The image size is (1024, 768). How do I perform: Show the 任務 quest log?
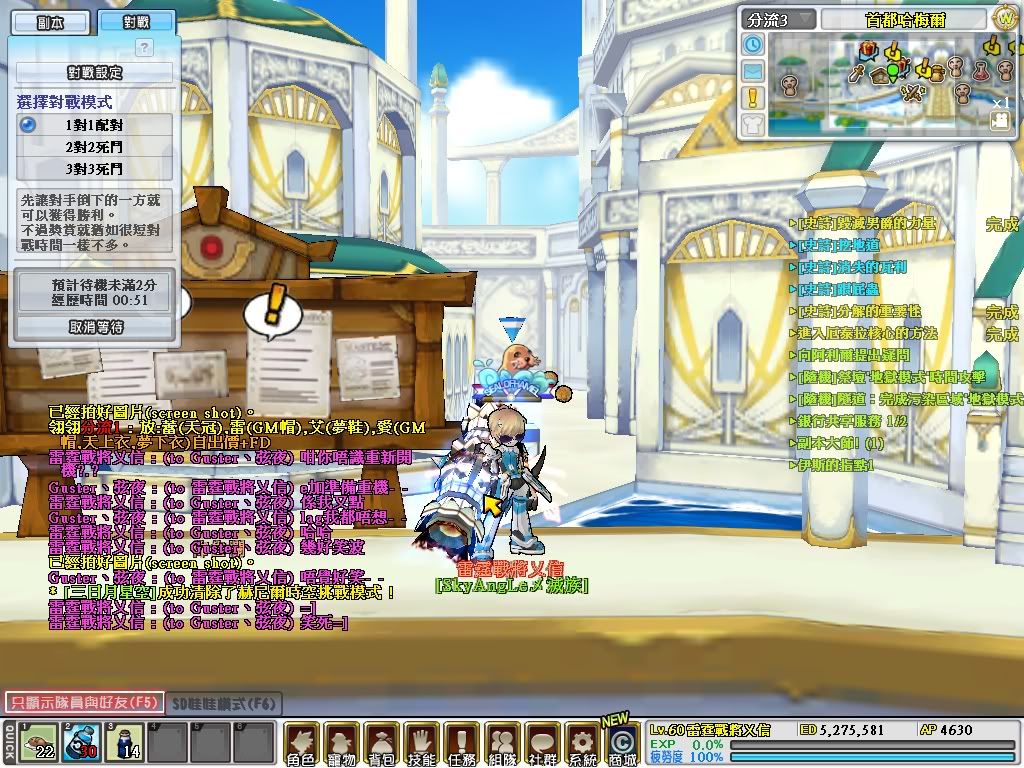tap(461, 744)
